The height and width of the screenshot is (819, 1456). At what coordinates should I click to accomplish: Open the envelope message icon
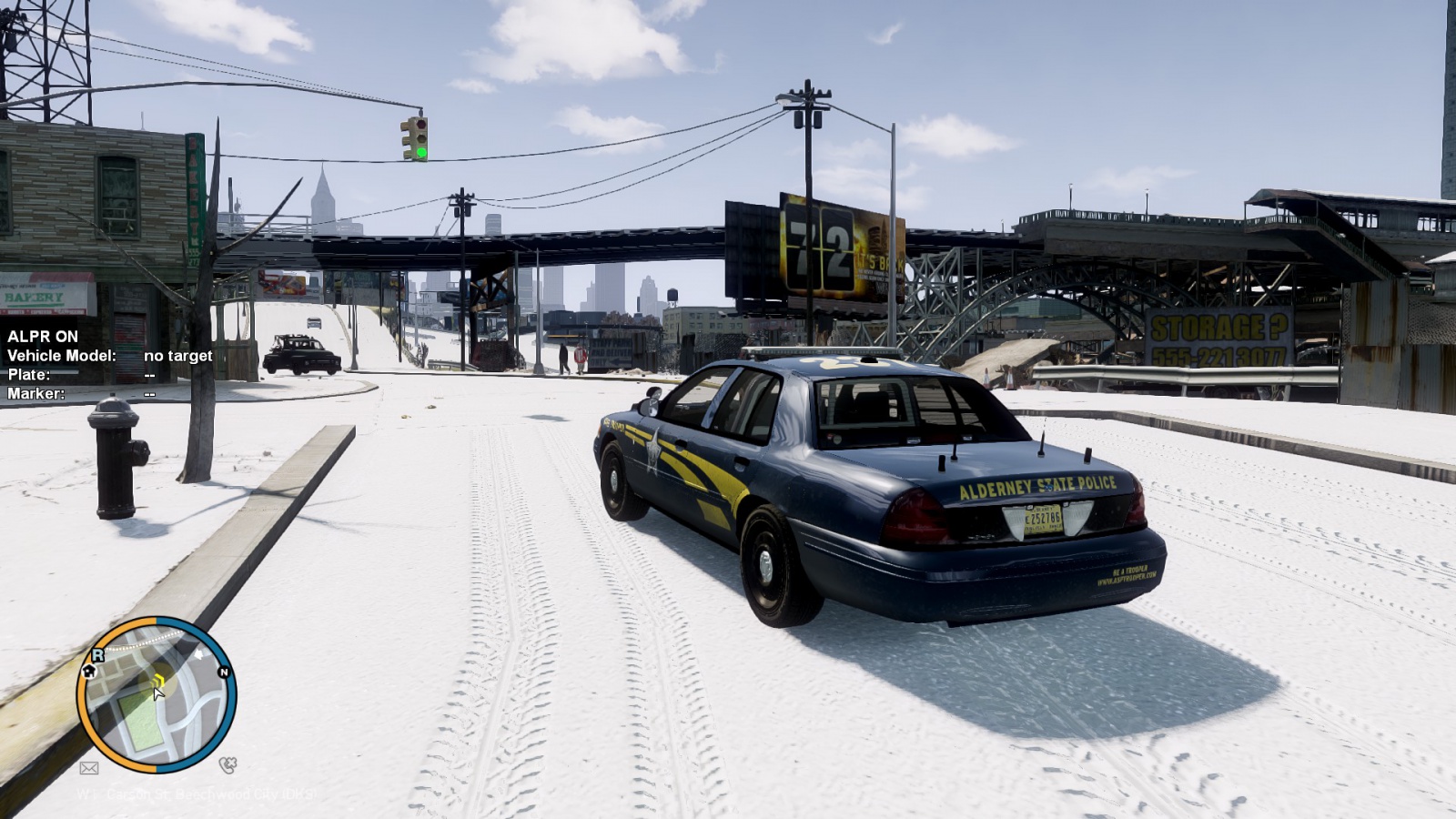click(89, 768)
